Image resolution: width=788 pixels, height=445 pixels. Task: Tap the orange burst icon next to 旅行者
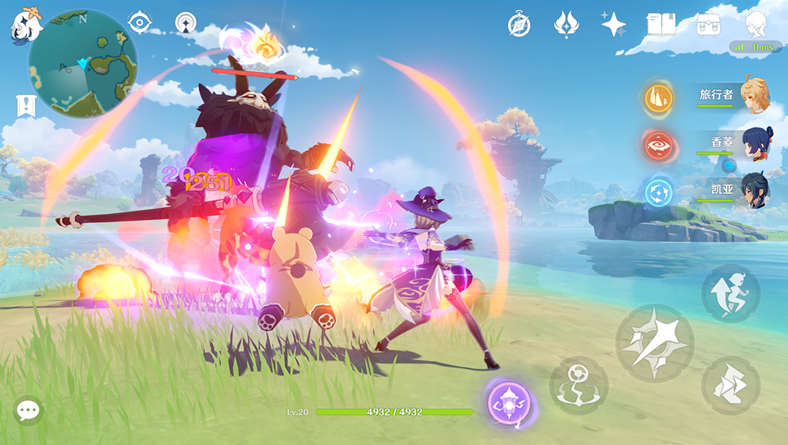pyautogui.click(x=658, y=97)
